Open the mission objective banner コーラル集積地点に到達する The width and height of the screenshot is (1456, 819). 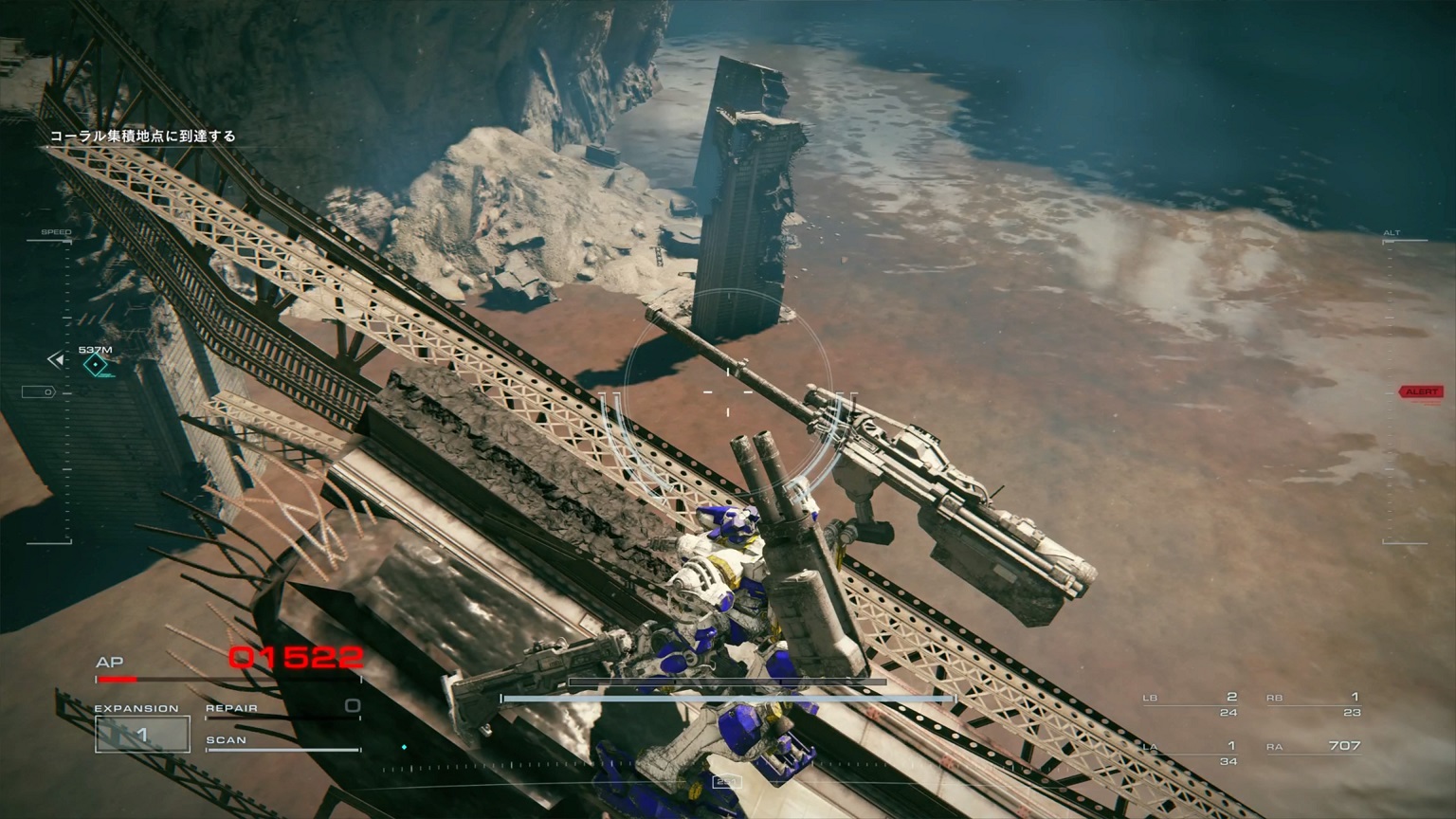pos(145,136)
